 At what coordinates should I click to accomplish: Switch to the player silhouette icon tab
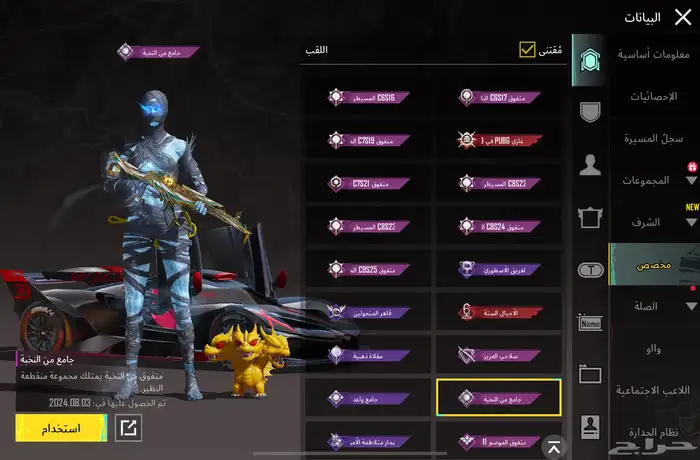coord(590,165)
